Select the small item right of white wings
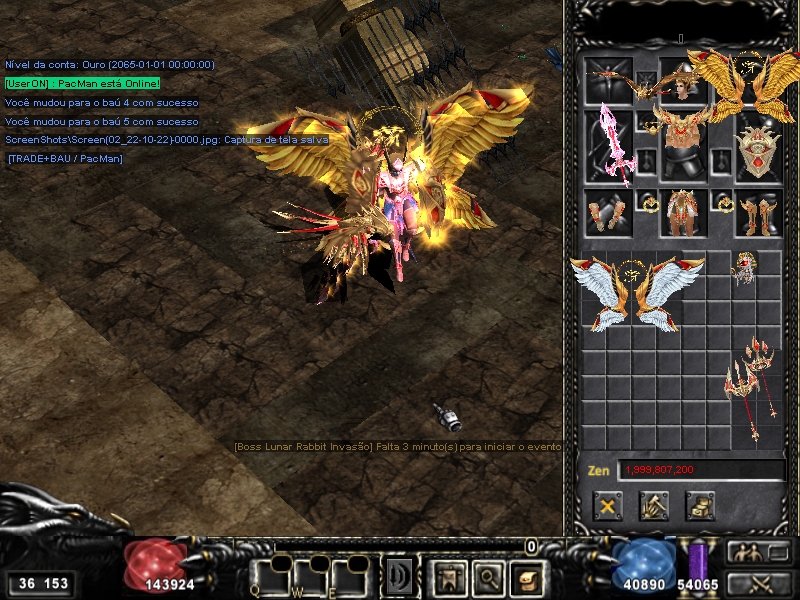Screen dimensions: 800x600 tap(742, 268)
